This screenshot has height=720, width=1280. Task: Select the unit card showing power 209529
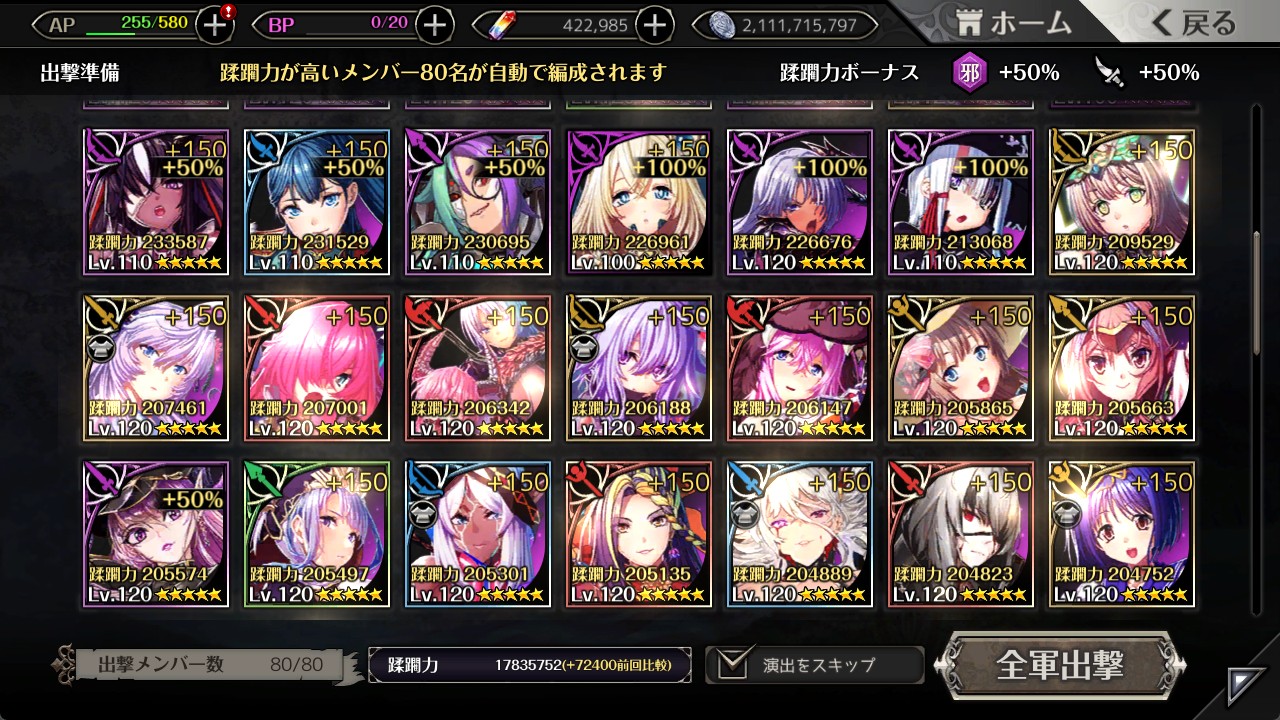coord(1121,202)
